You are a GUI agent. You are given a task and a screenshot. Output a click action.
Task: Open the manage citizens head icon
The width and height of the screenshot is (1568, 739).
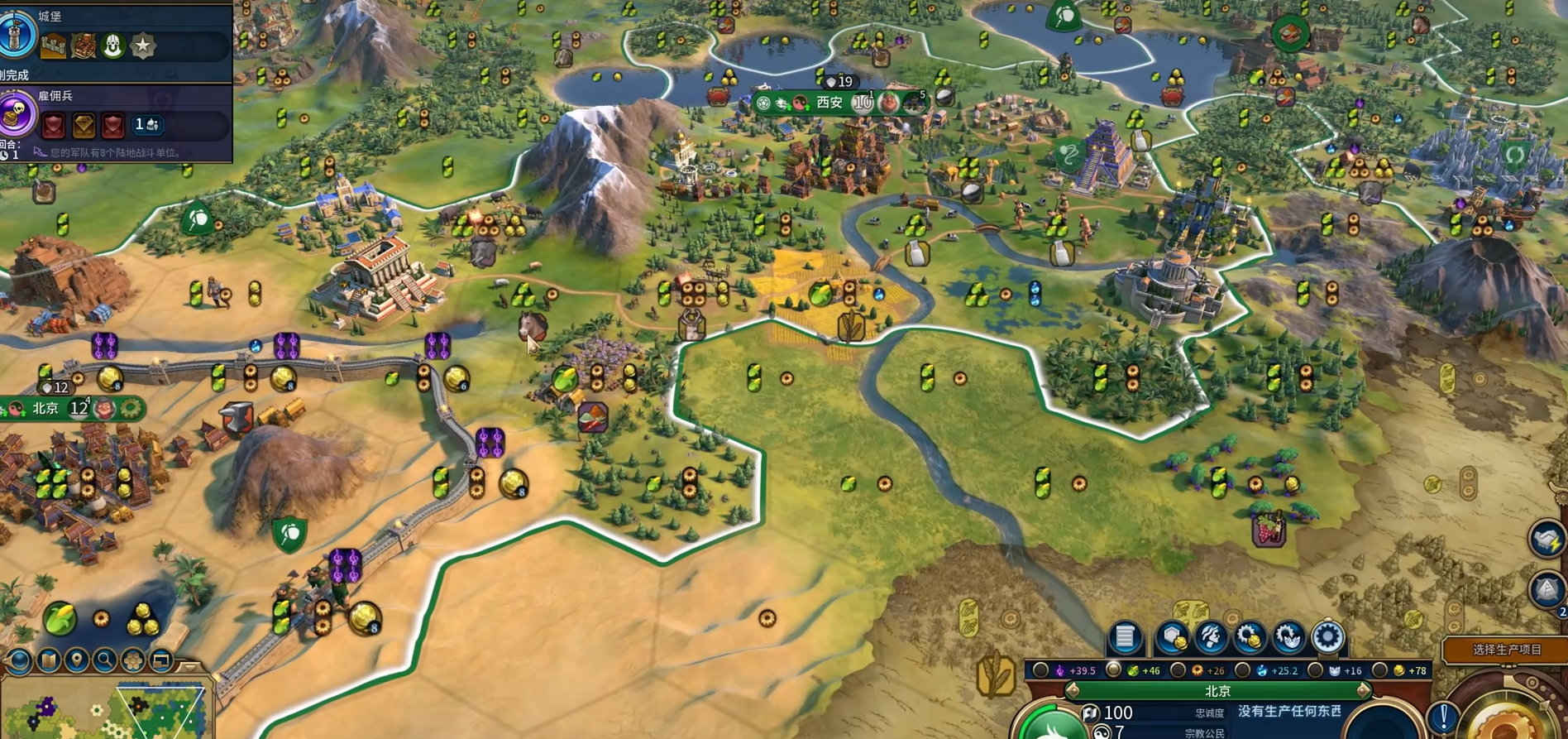pos(1211,637)
